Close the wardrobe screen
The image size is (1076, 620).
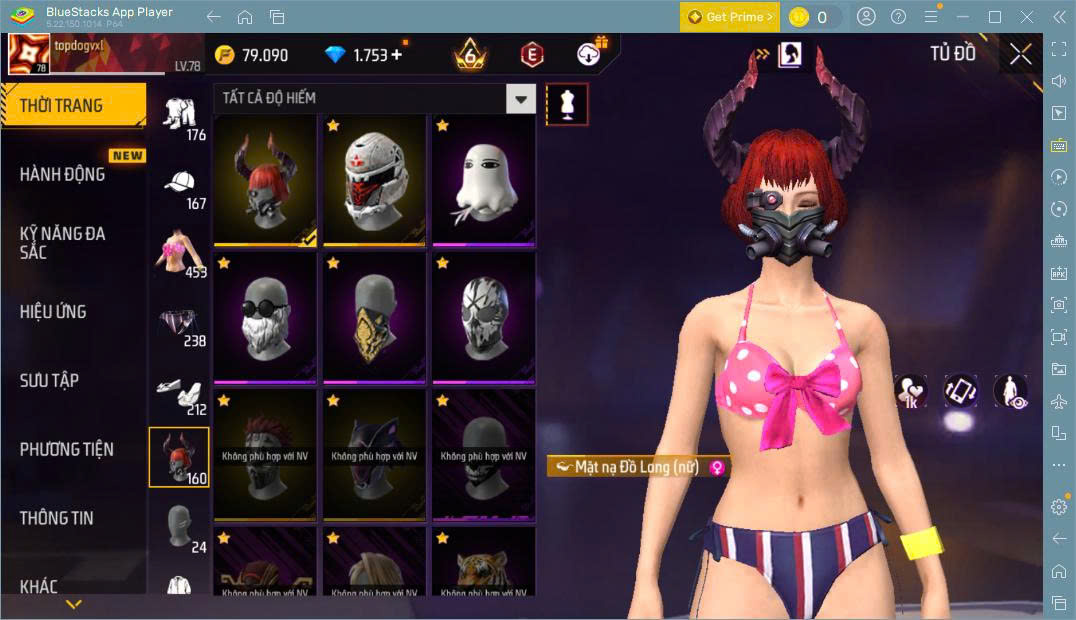coord(1020,54)
